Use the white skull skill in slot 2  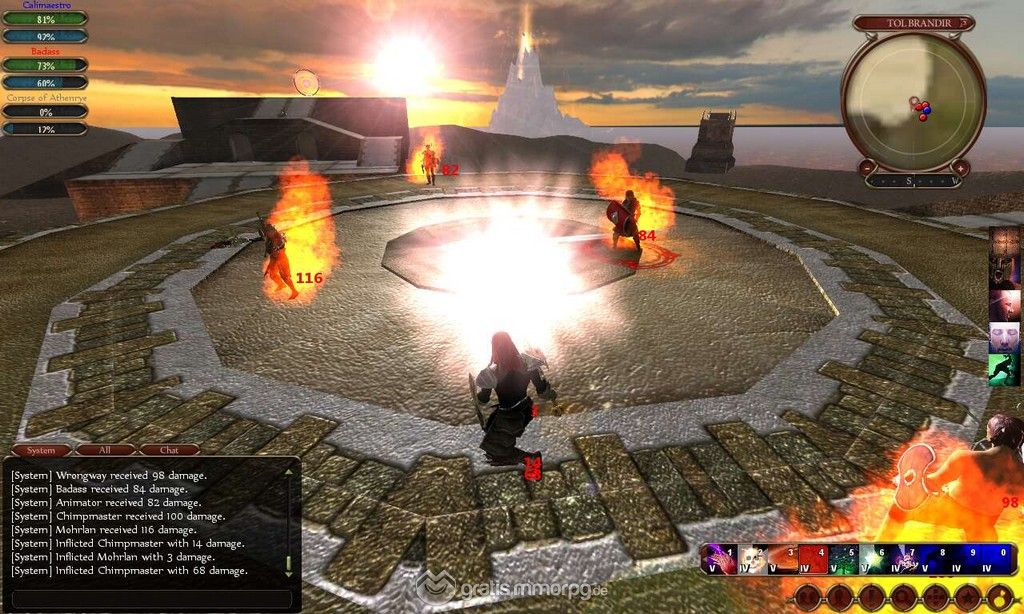click(x=751, y=559)
